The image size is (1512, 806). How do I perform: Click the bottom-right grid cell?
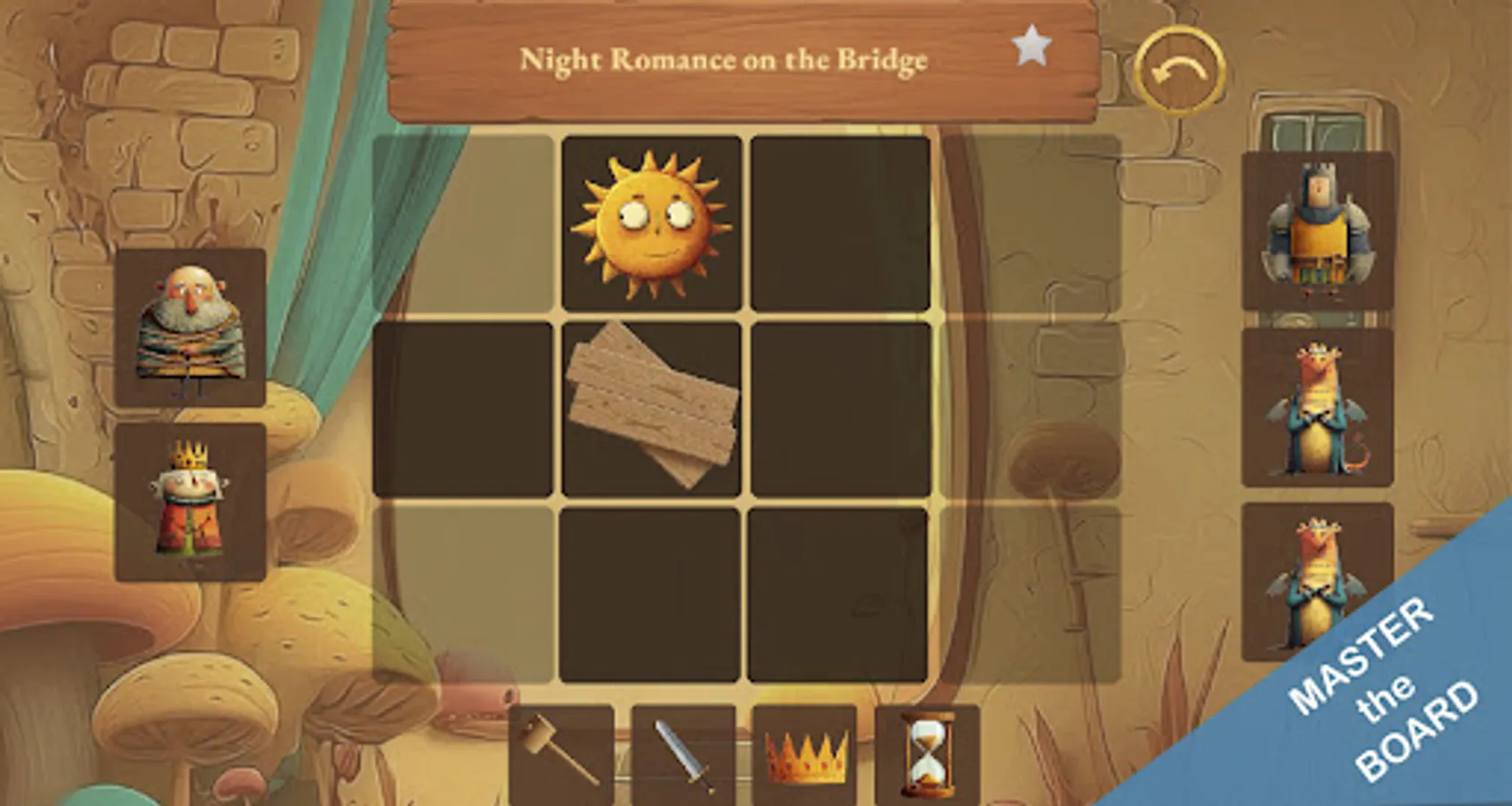coord(838,596)
